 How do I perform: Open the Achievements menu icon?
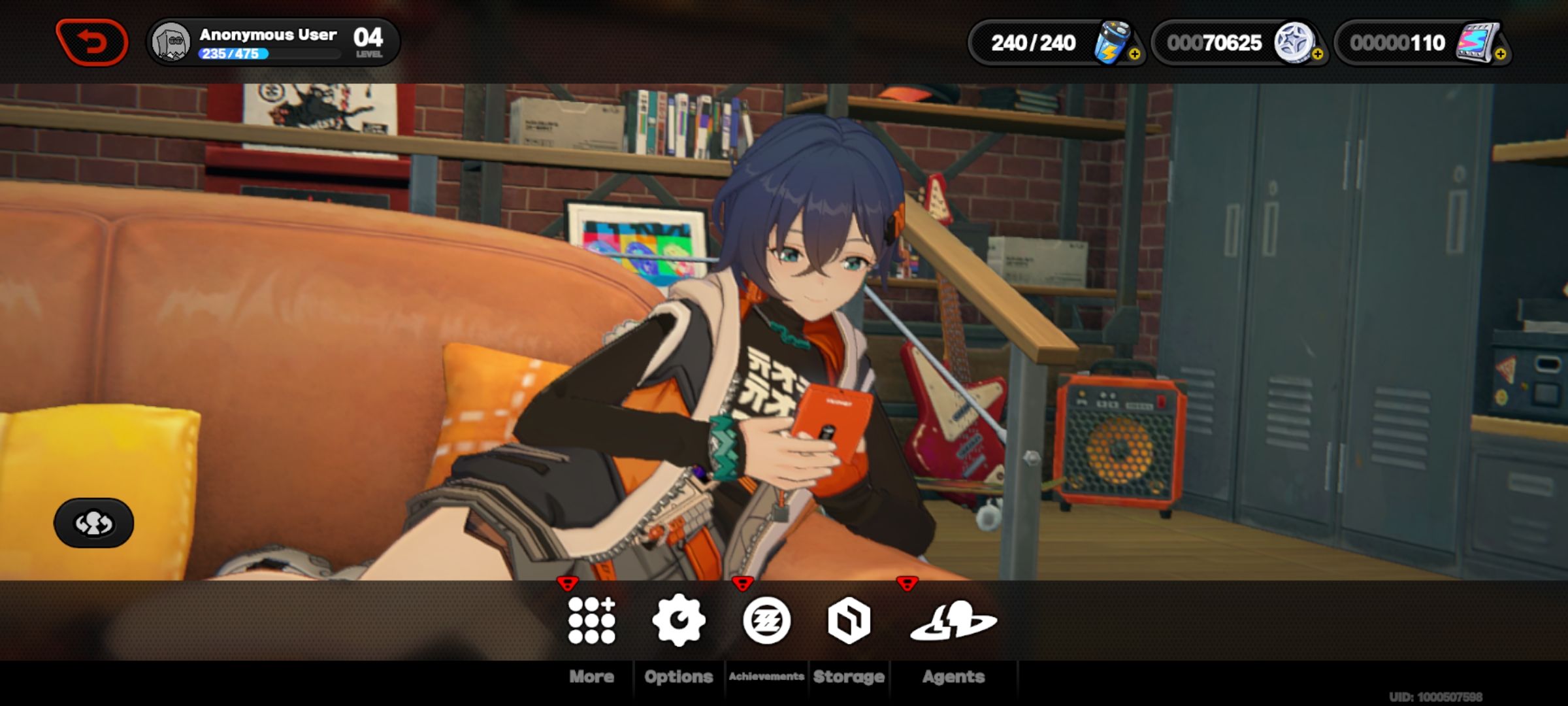click(766, 620)
